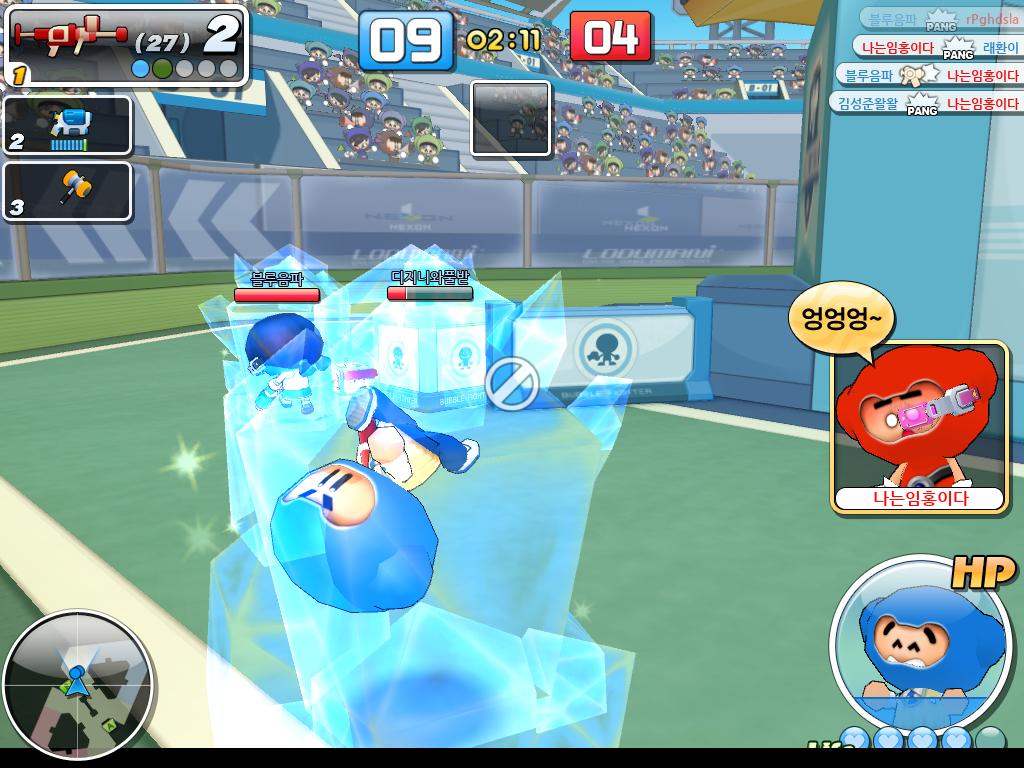Choose the hammer melee weapon slot
The width and height of the screenshot is (1024, 768).
click(x=68, y=190)
